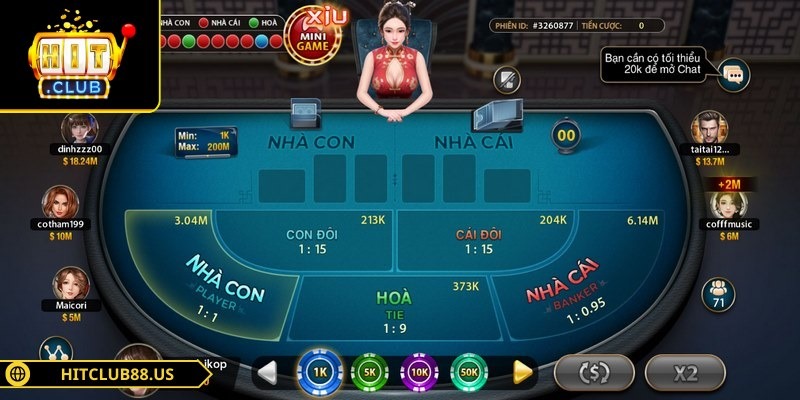The image size is (800, 400).
Task: Select the green 5K chip
Action: 369,372
